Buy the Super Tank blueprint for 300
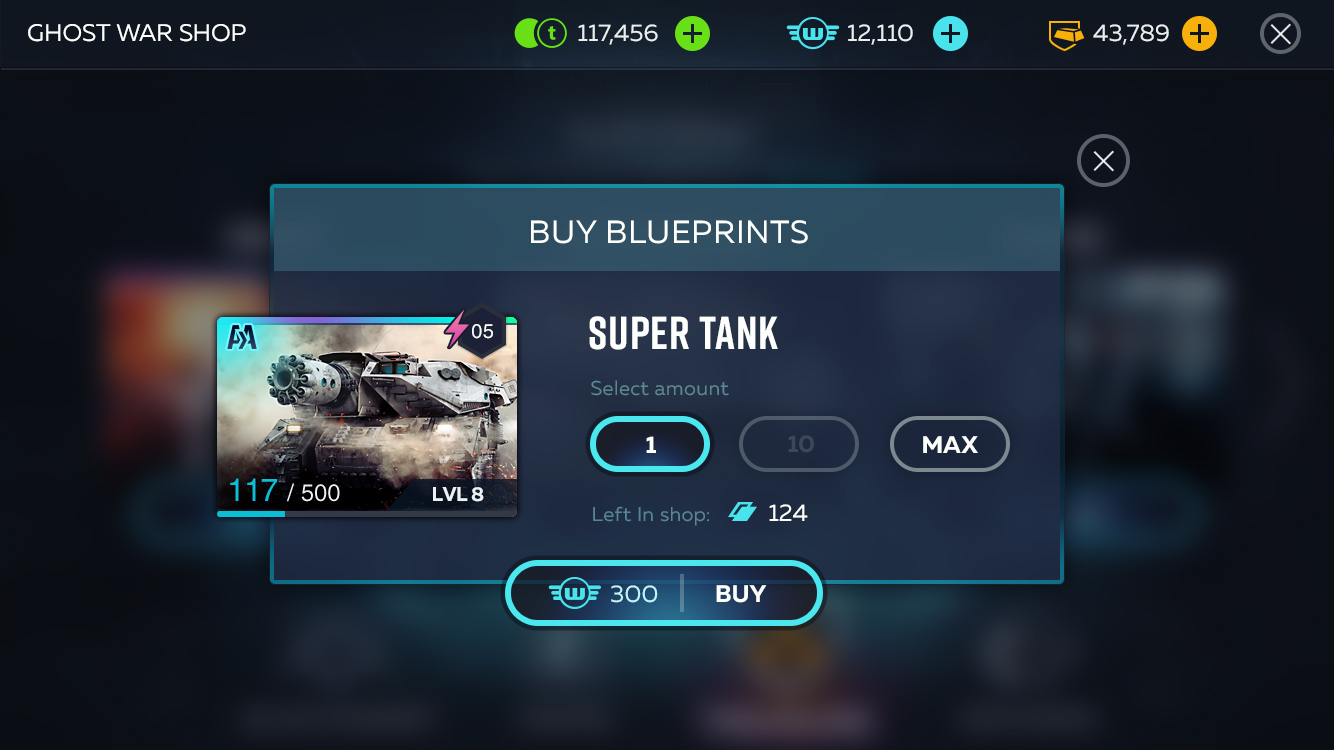This screenshot has height=750, width=1334. coord(664,594)
